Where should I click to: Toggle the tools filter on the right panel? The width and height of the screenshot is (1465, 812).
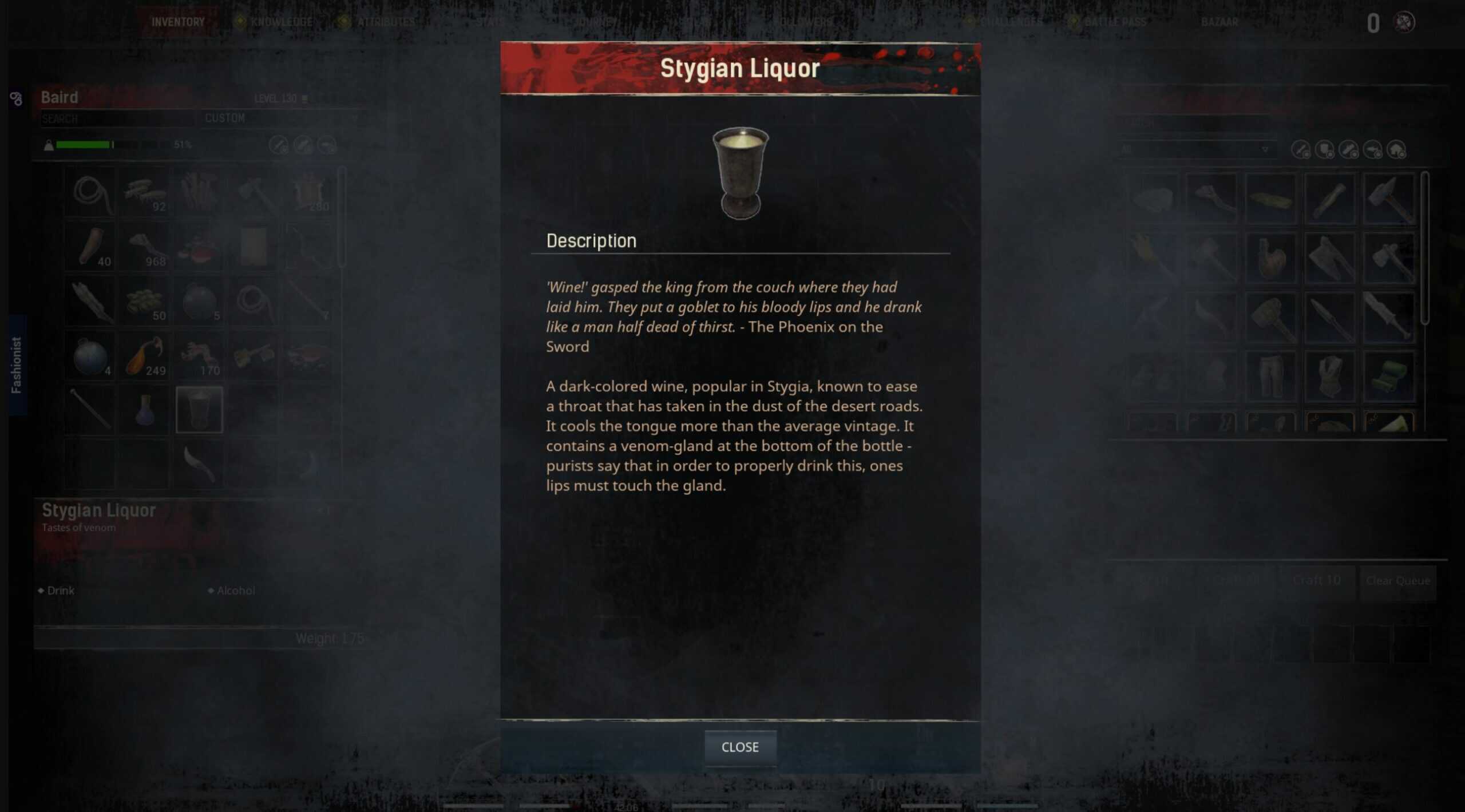tap(1349, 150)
